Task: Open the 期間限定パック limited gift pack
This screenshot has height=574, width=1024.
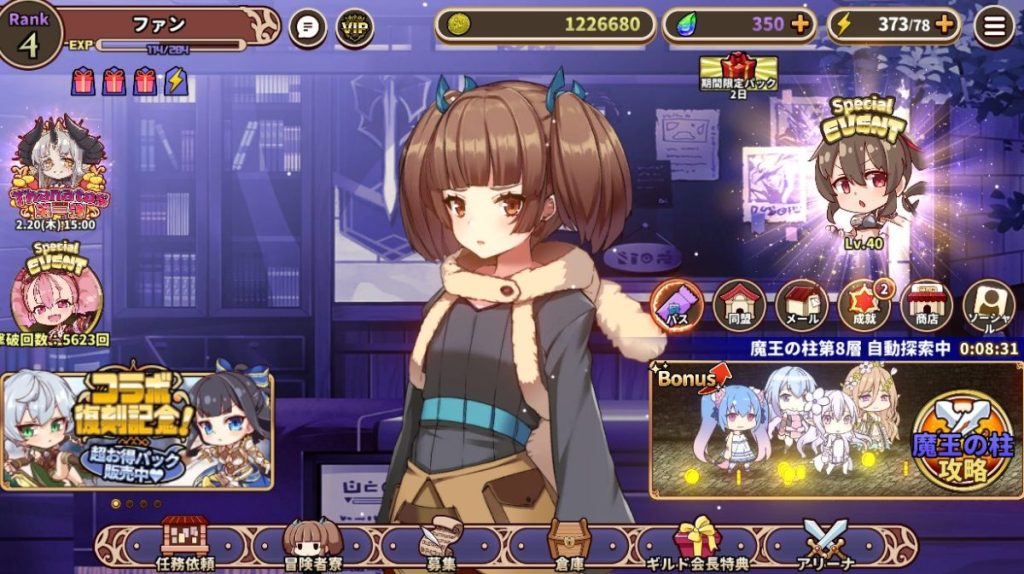Action: (738, 72)
